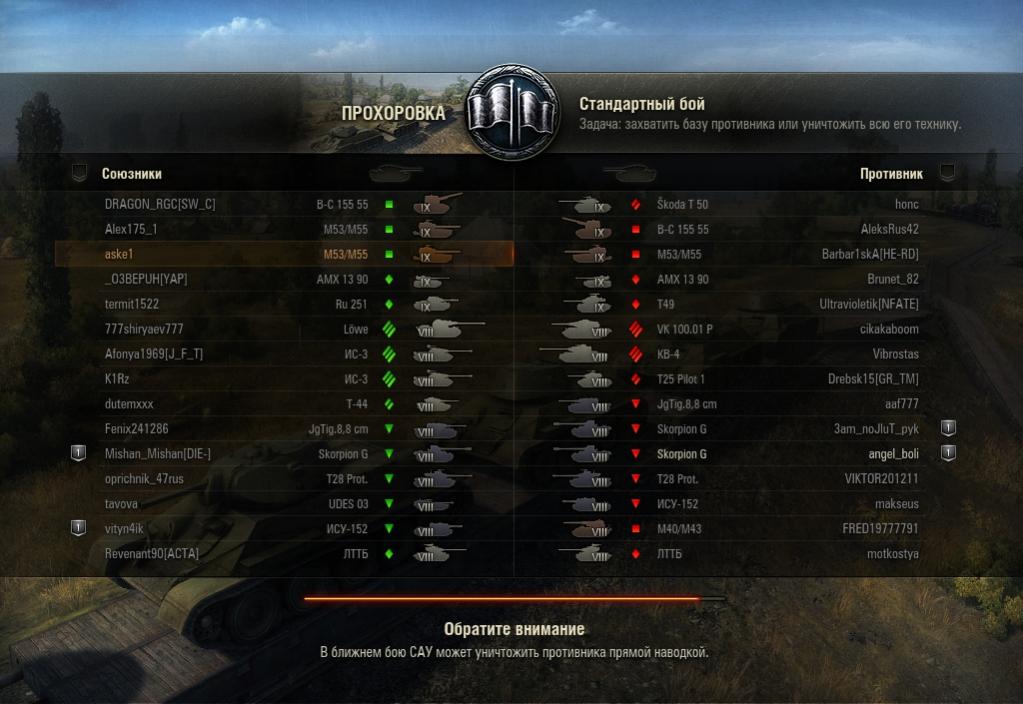Click platoon badge beside angel_boli

[x=948, y=454]
